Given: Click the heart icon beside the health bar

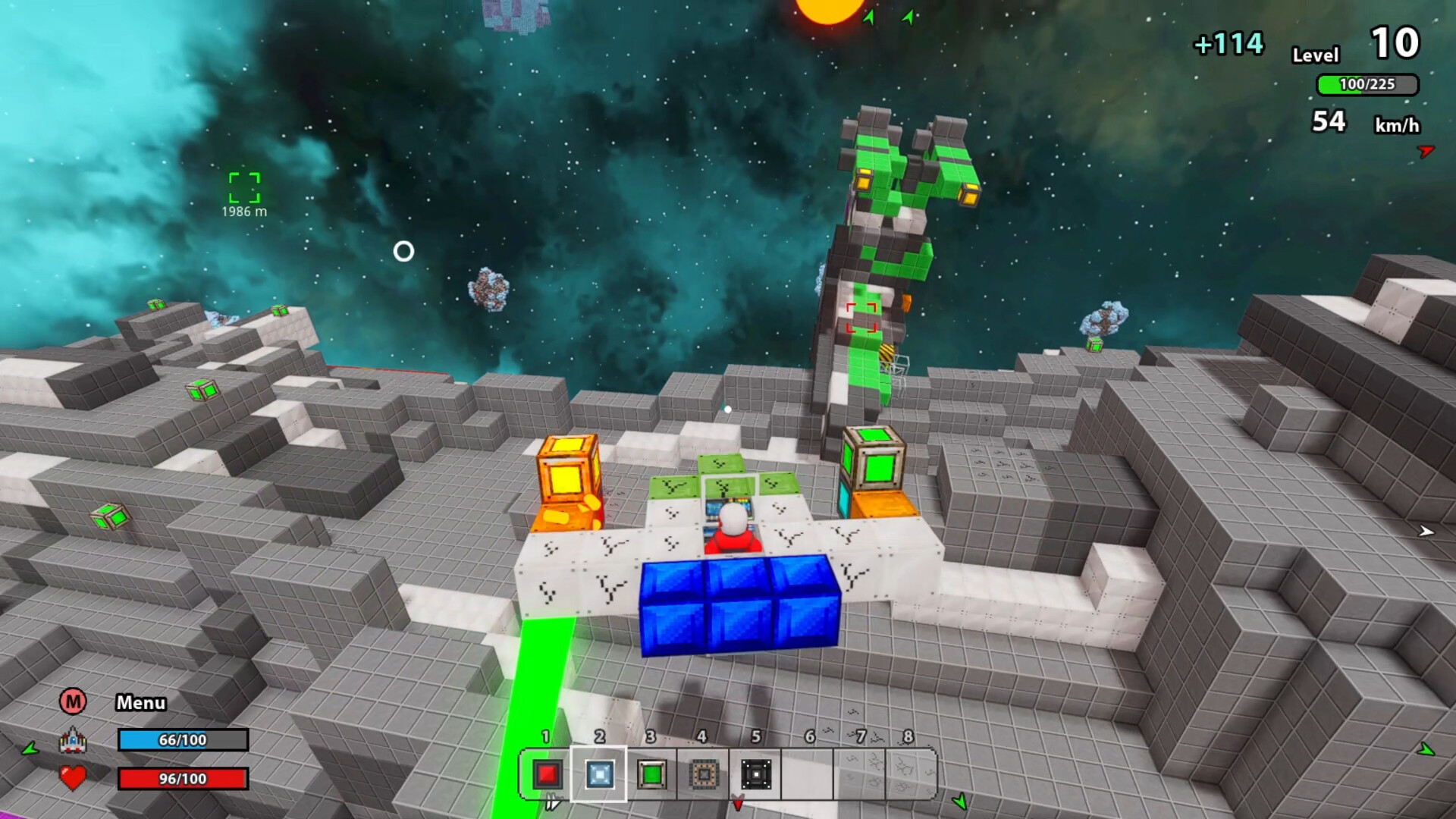Looking at the screenshot, I should 73,777.
